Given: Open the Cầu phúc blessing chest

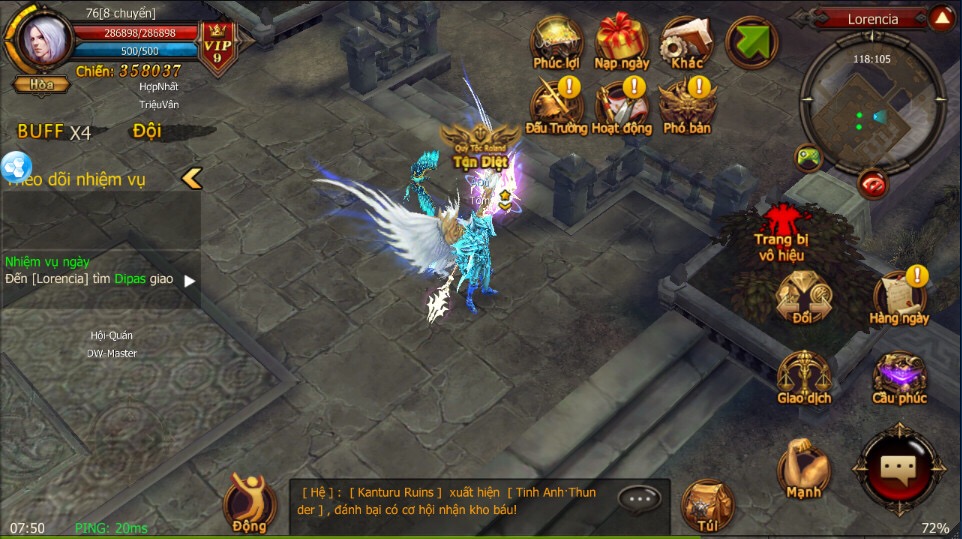Looking at the screenshot, I should (x=898, y=376).
